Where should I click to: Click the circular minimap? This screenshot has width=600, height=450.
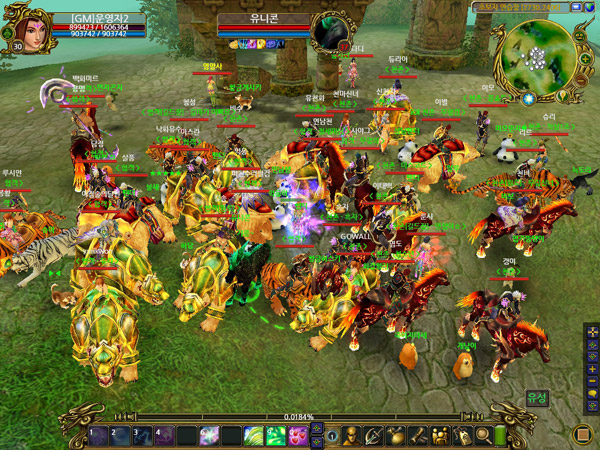click(541, 55)
